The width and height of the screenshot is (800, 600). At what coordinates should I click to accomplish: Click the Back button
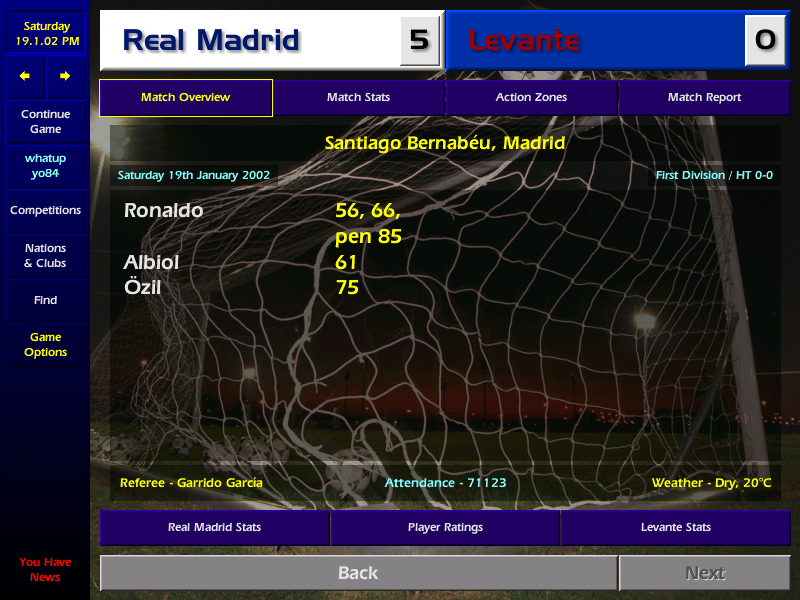click(x=358, y=573)
